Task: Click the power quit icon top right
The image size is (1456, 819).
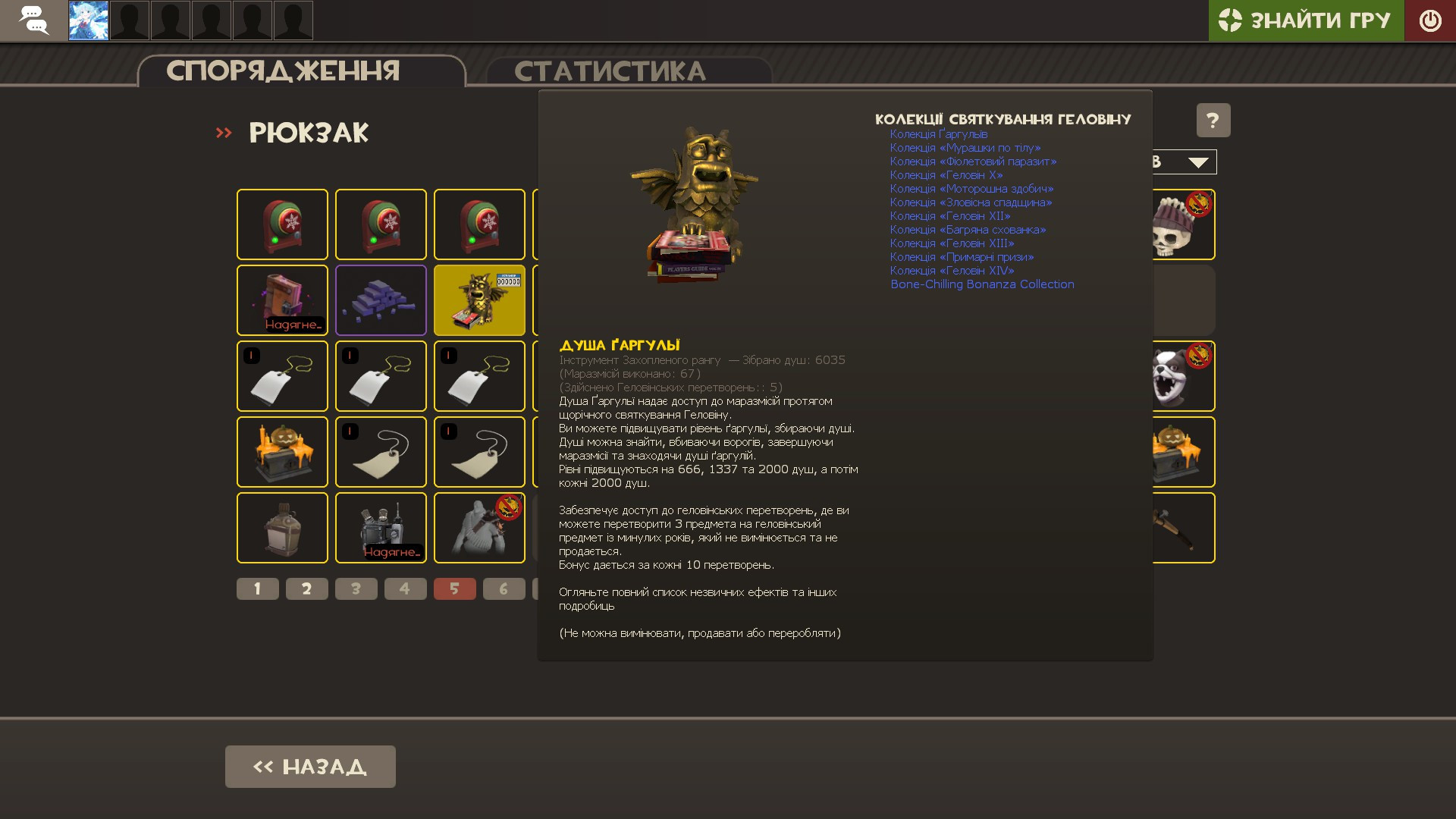Action: [1430, 20]
